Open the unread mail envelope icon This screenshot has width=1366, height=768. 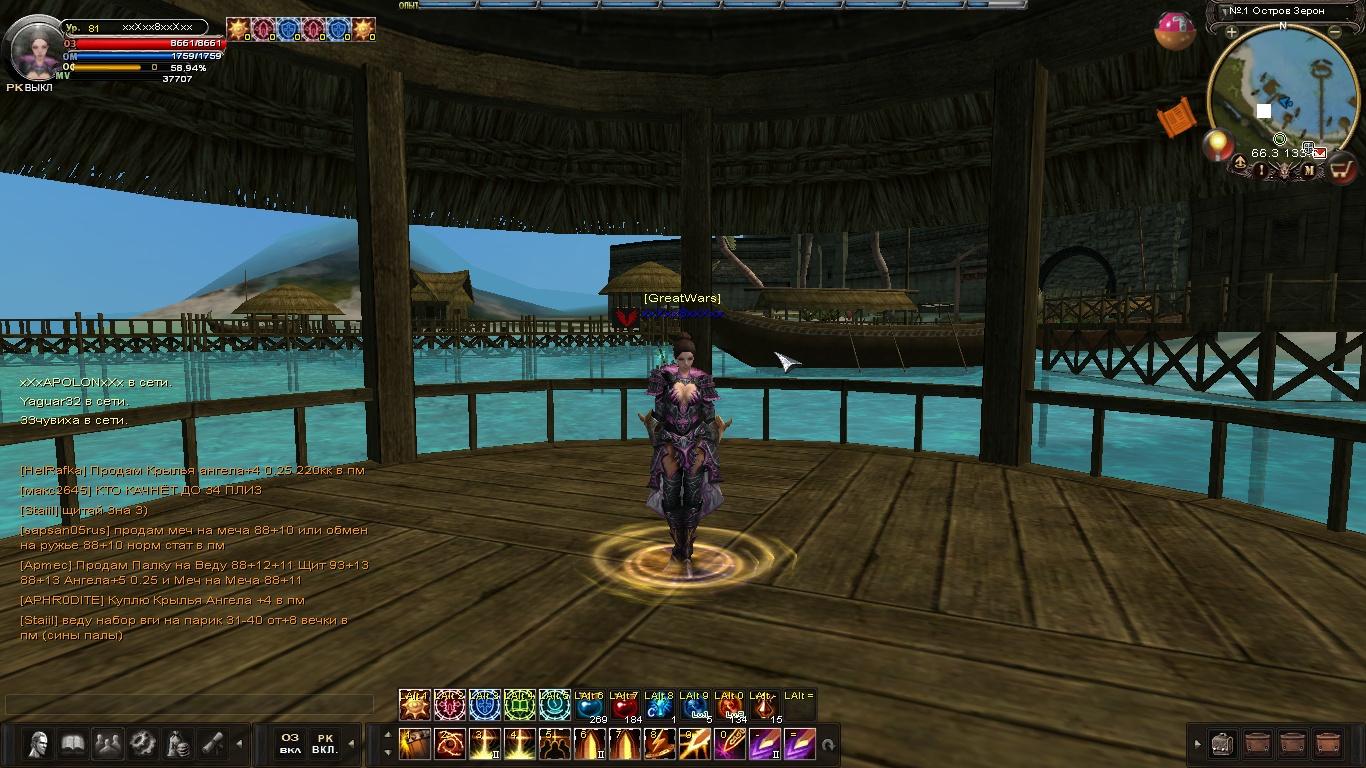(1320, 153)
